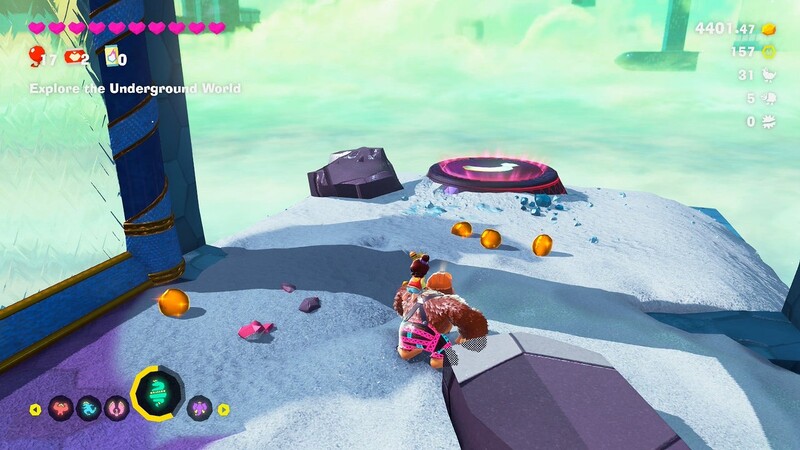Click the yellow right arrow on Bananza selector

click(224, 409)
